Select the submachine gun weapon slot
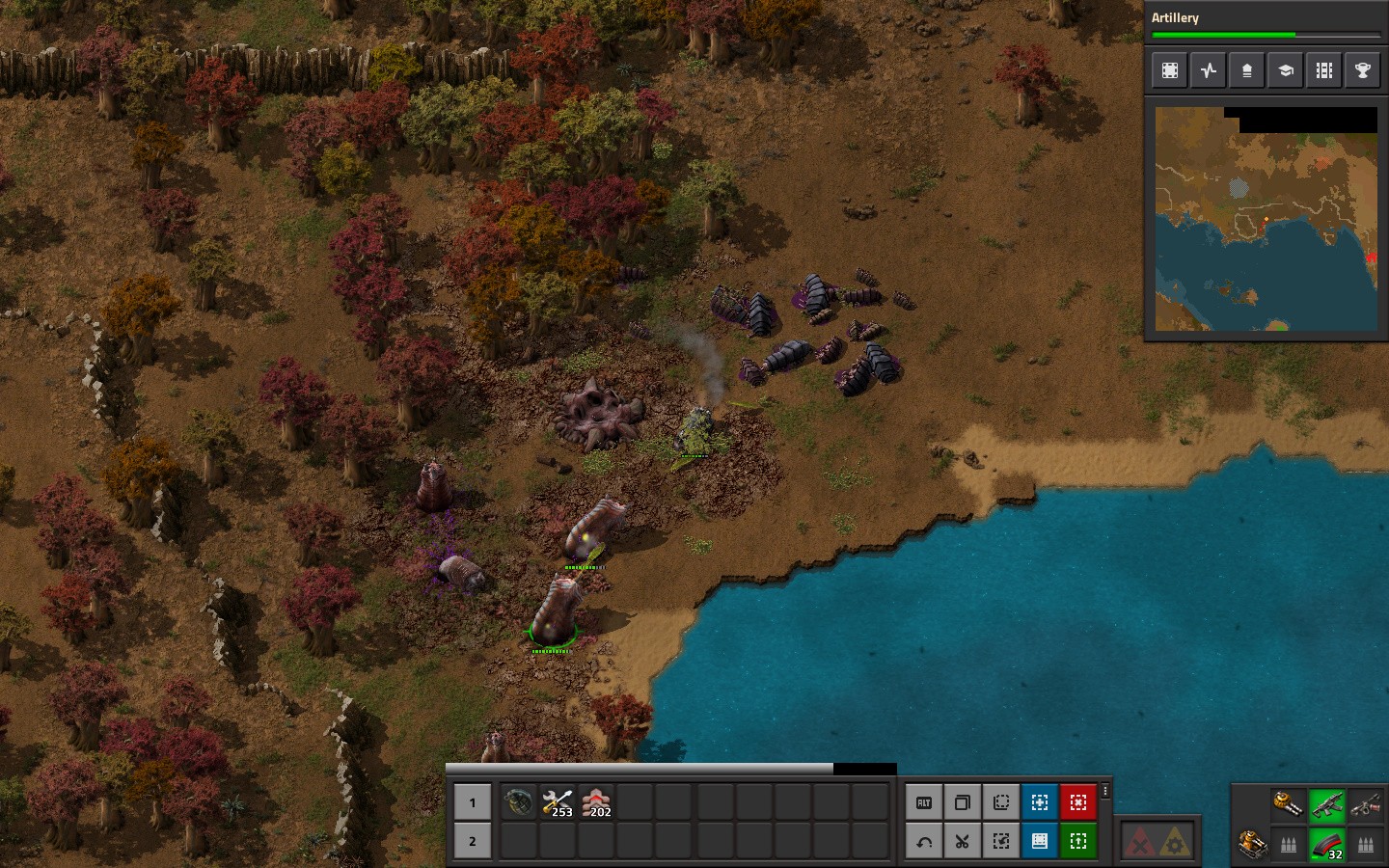 point(1327,804)
